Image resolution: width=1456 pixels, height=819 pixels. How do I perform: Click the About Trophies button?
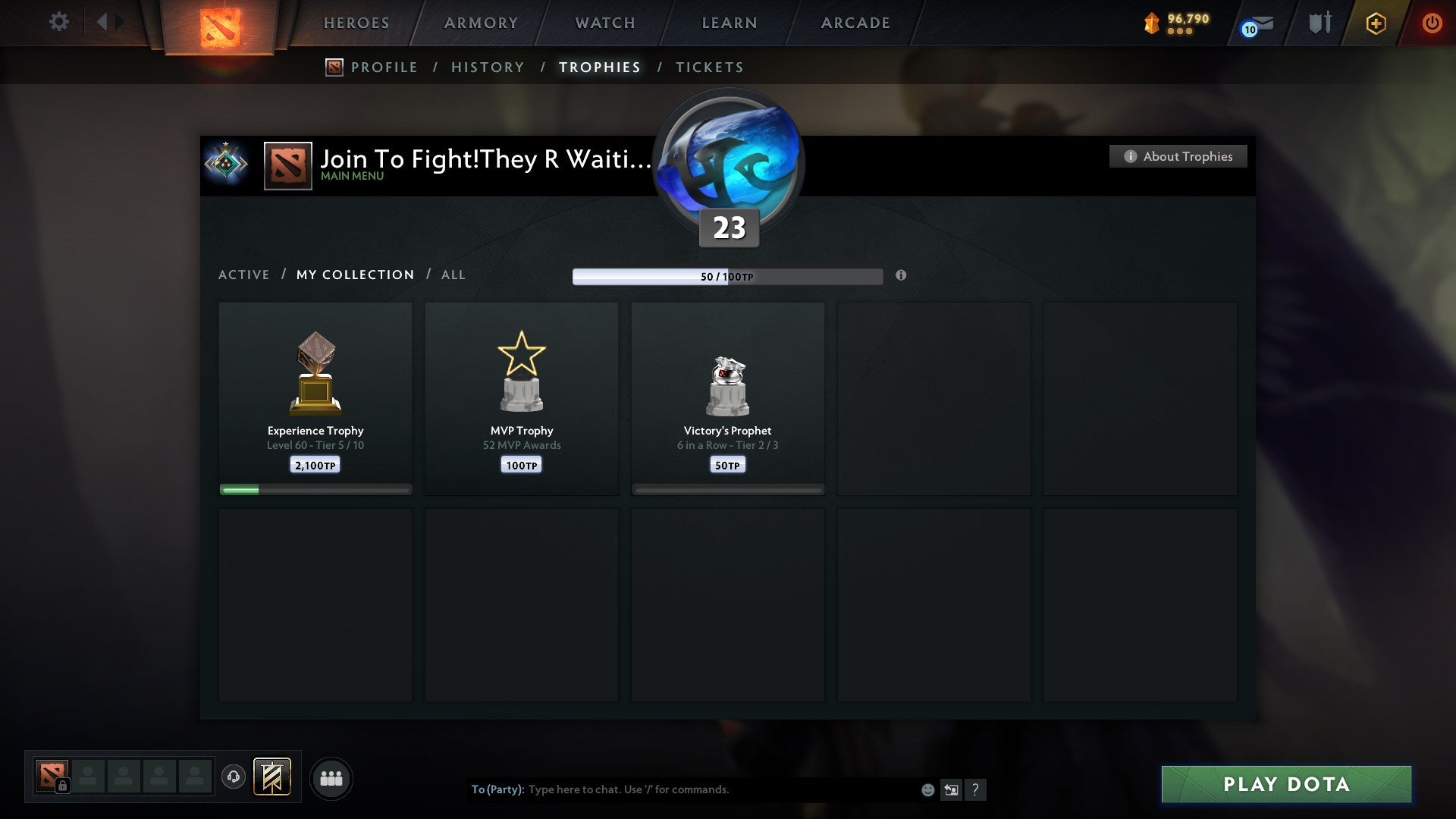pos(1178,156)
